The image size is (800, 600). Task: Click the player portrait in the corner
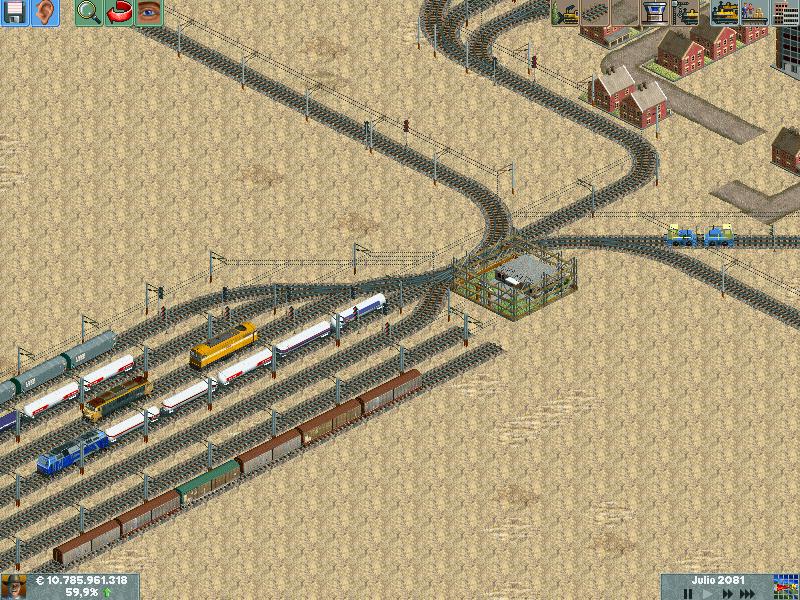13,586
